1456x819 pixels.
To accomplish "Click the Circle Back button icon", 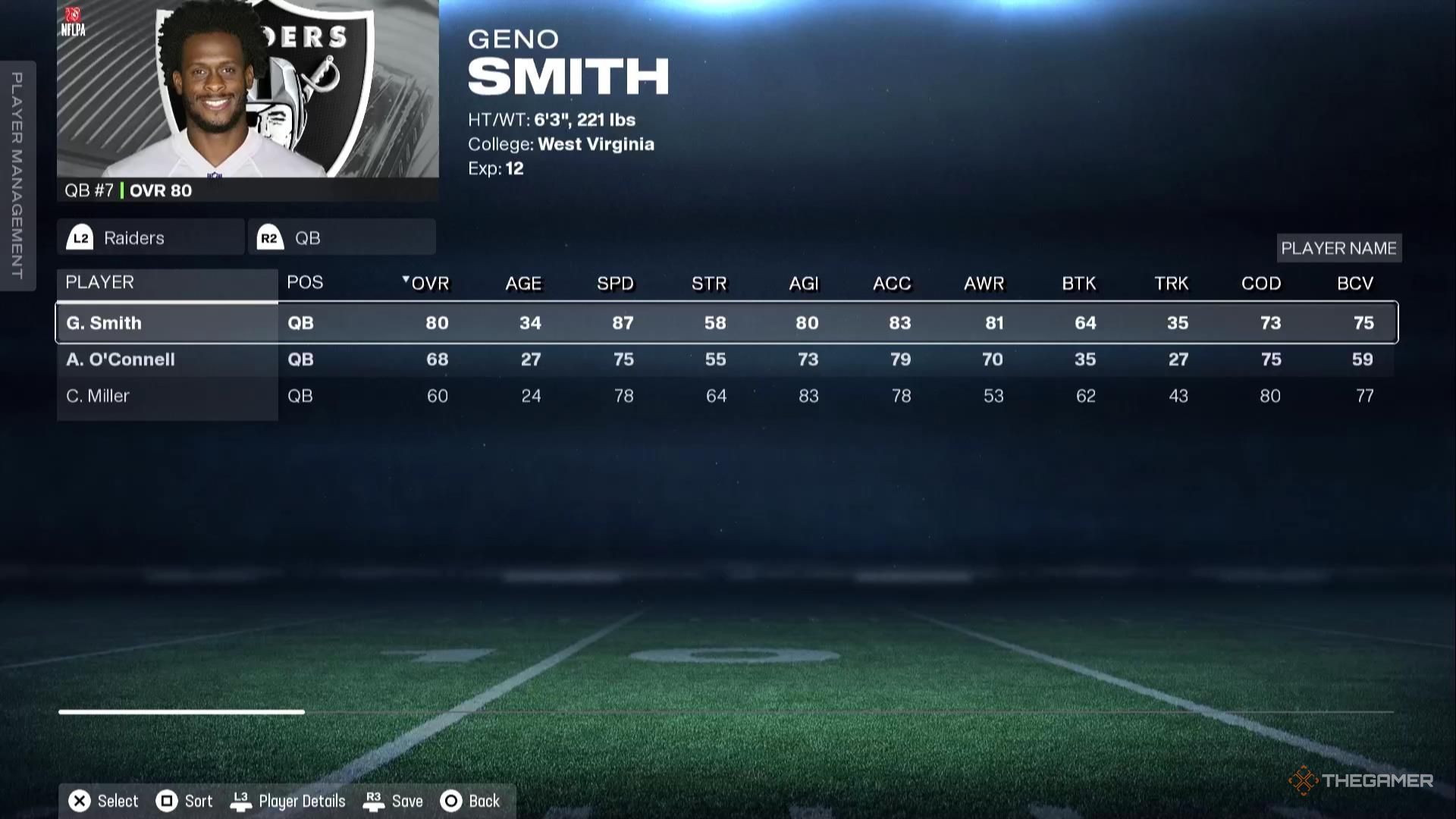I will [x=451, y=800].
